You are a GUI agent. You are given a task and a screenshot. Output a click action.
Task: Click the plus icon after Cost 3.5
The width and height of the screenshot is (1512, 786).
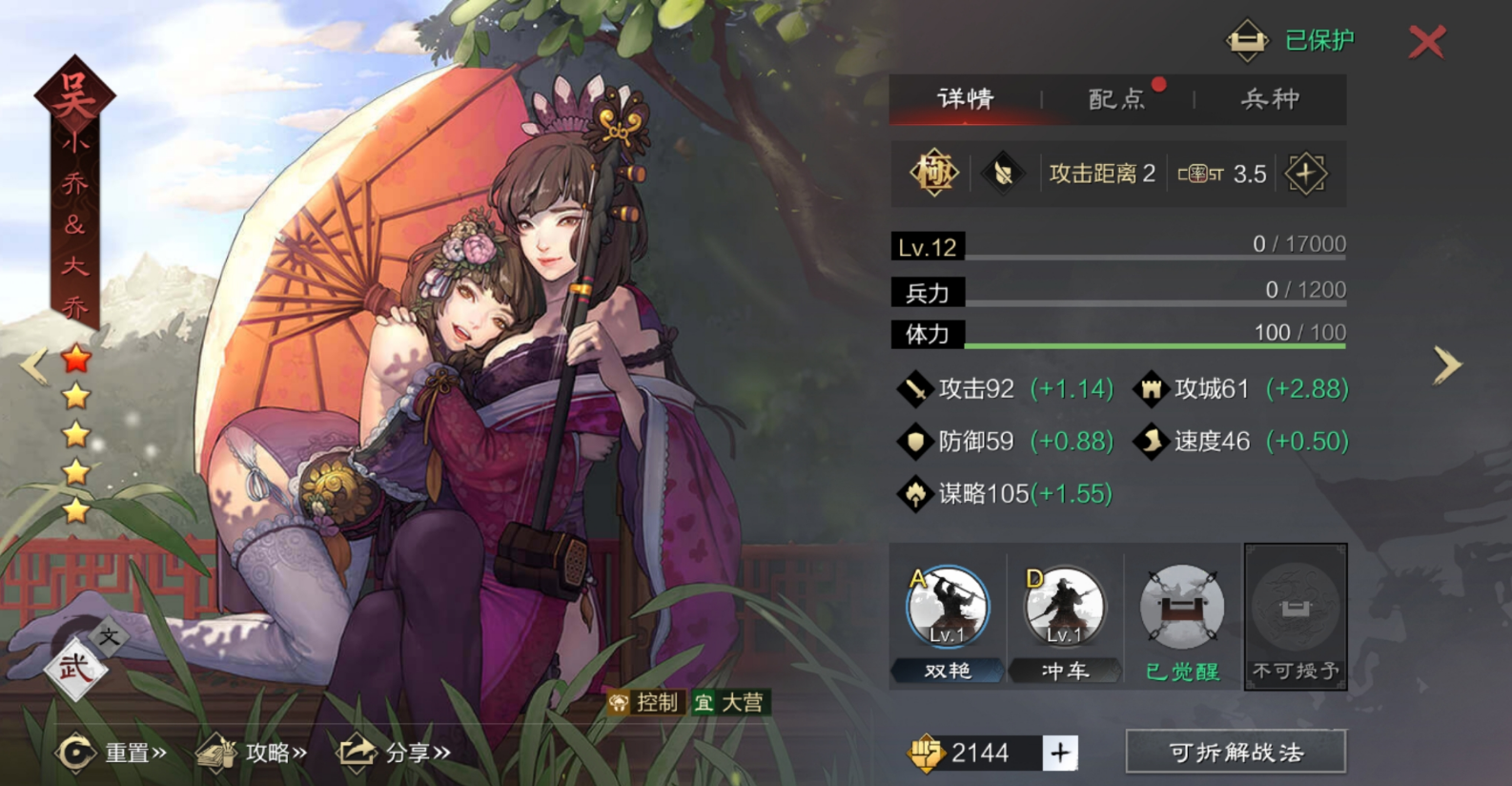coord(1307,174)
